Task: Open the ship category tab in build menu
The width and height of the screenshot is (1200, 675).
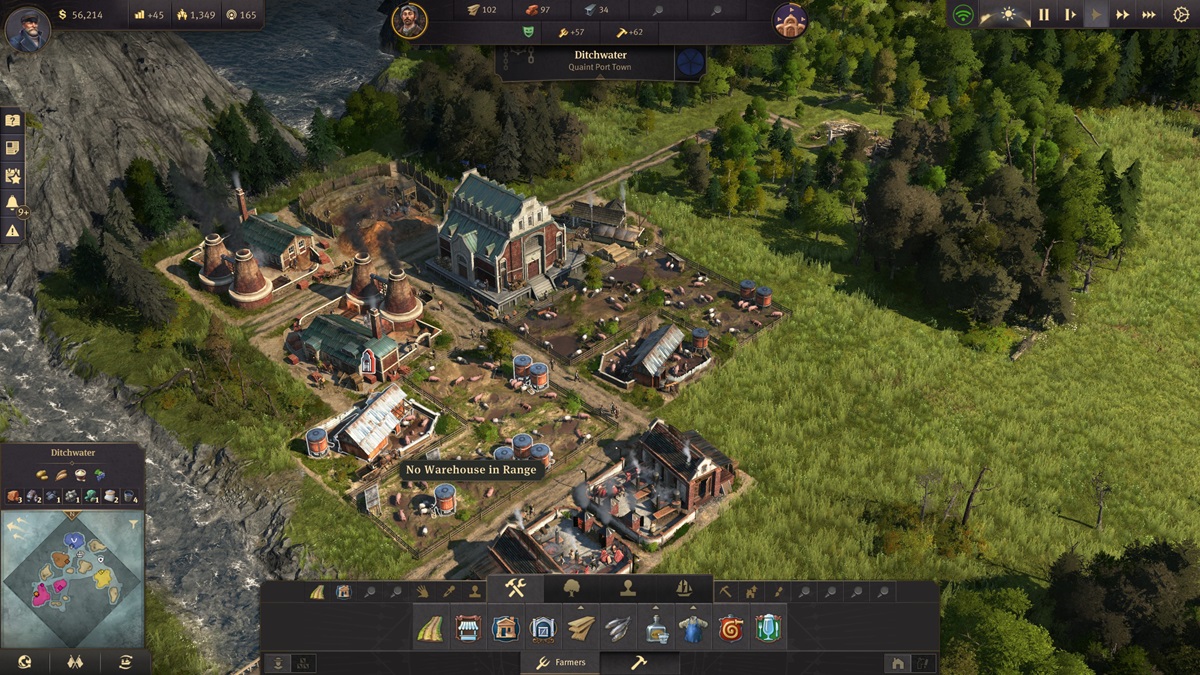Action: (x=684, y=588)
